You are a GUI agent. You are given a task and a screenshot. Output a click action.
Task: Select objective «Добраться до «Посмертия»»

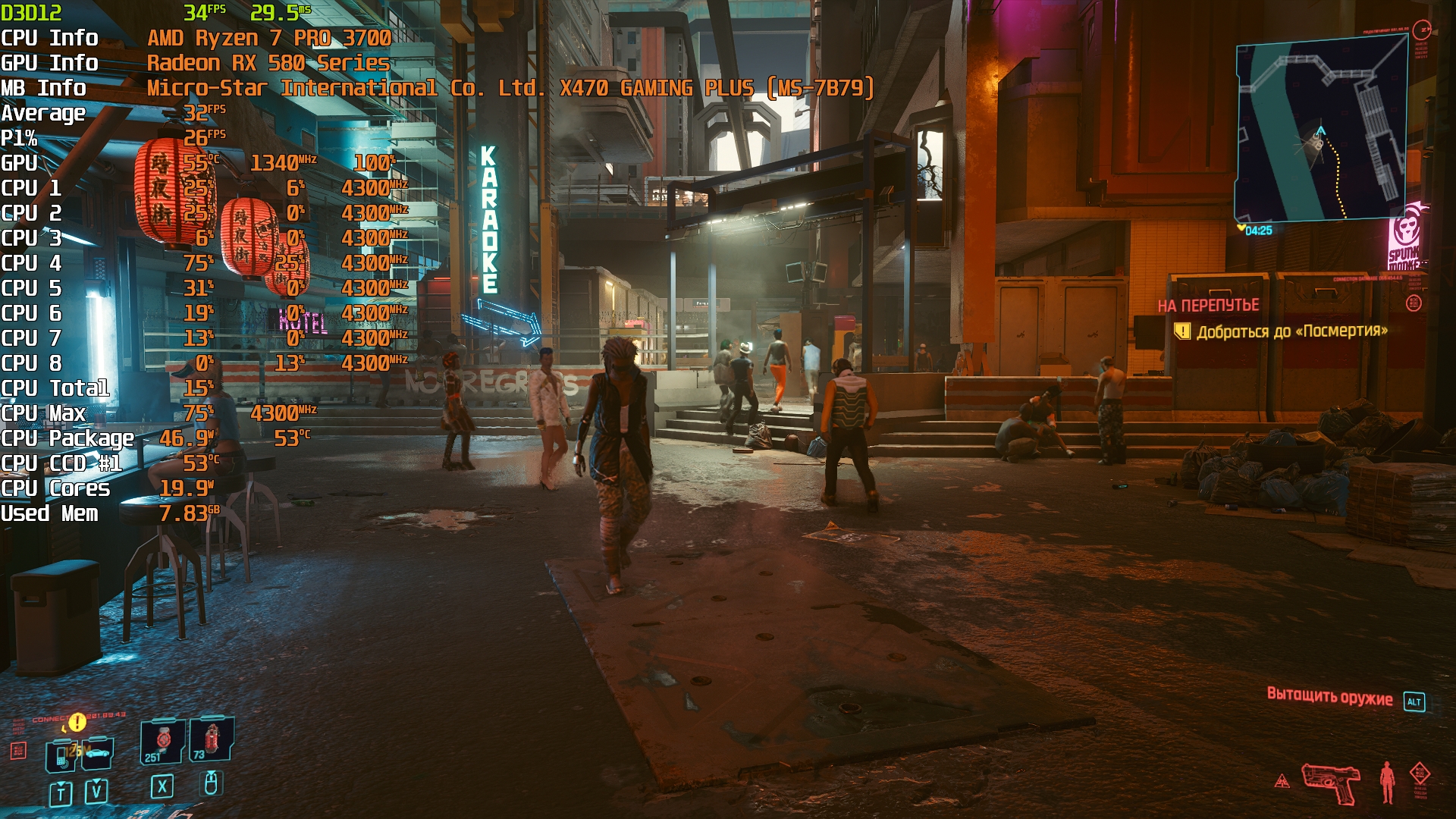[x=1292, y=331]
